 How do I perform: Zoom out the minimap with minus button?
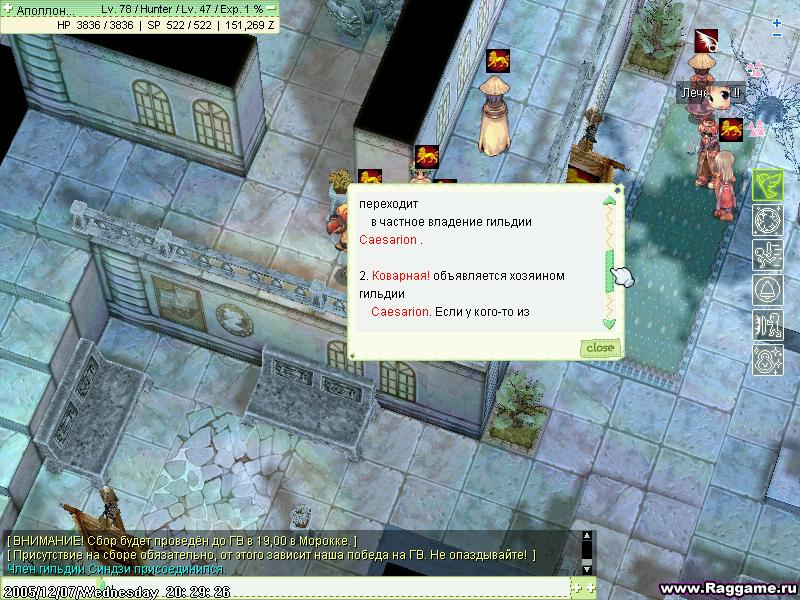pos(778,35)
